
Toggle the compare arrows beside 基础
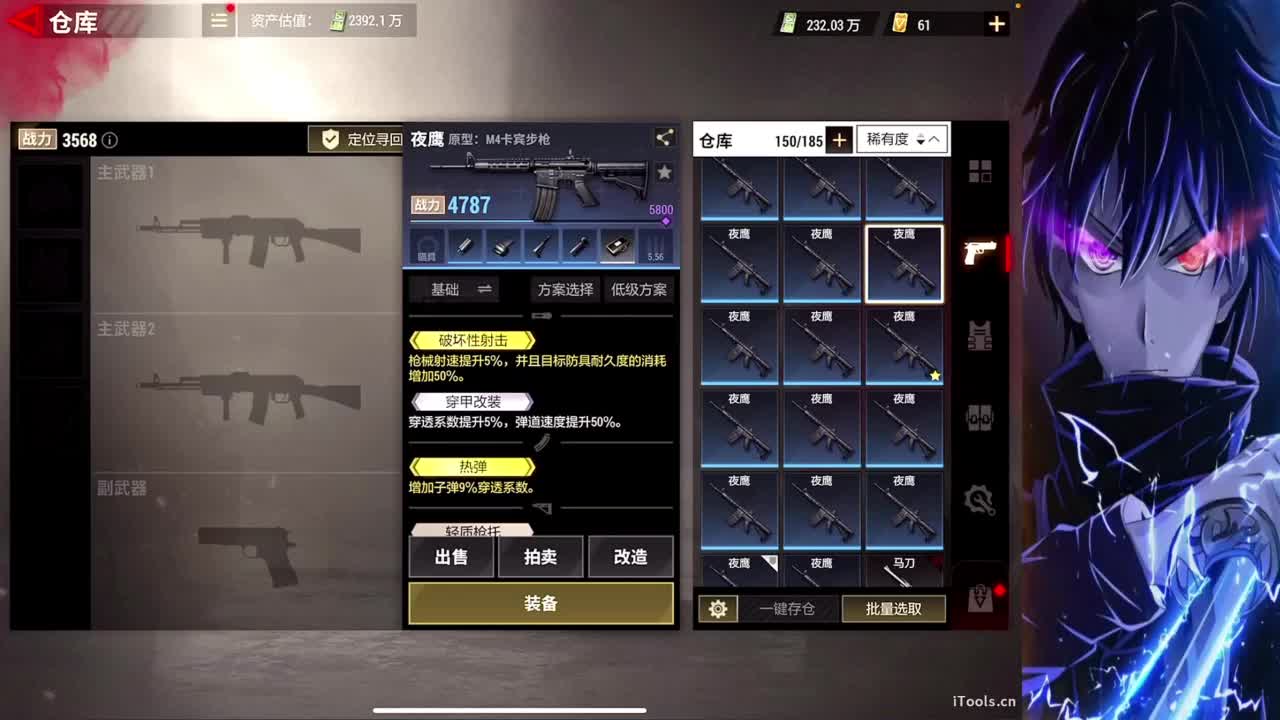click(487, 289)
